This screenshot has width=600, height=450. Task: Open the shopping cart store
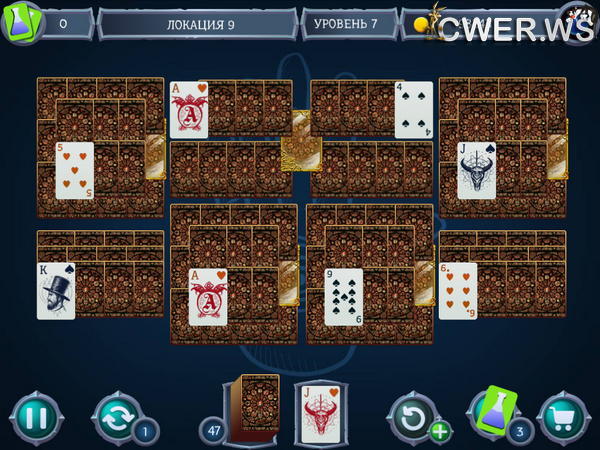(x=562, y=416)
